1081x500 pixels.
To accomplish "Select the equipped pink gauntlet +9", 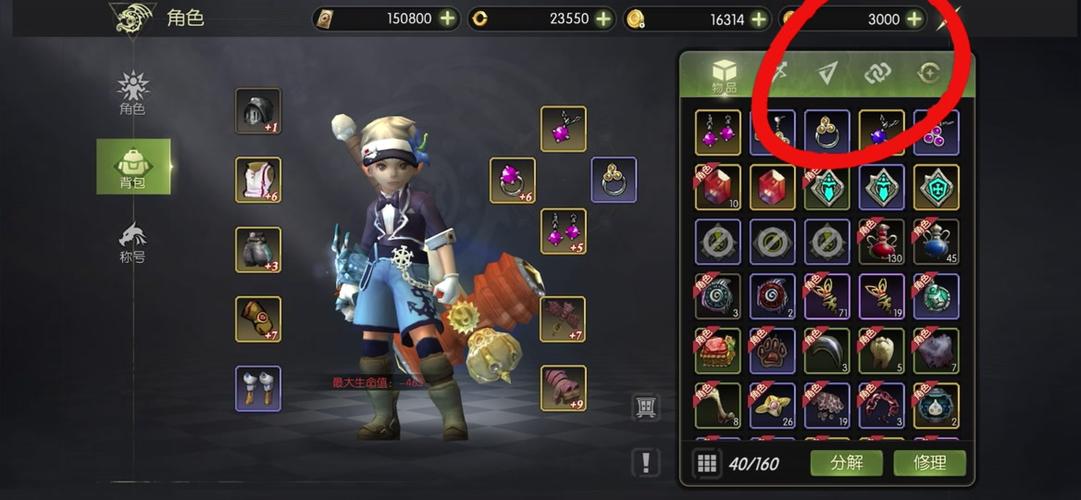I will coord(563,388).
